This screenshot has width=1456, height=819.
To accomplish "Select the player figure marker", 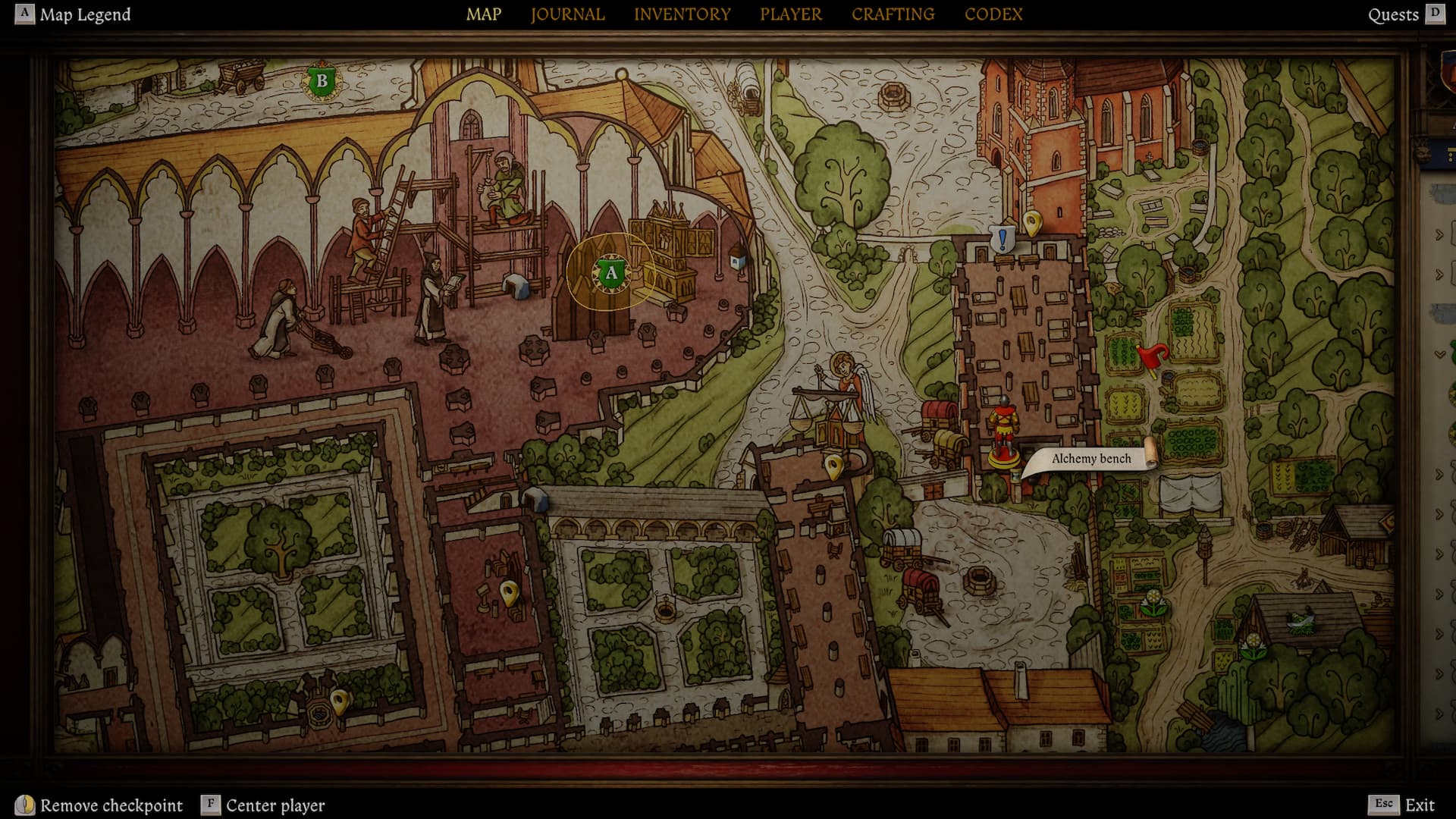I will click(x=1003, y=431).
